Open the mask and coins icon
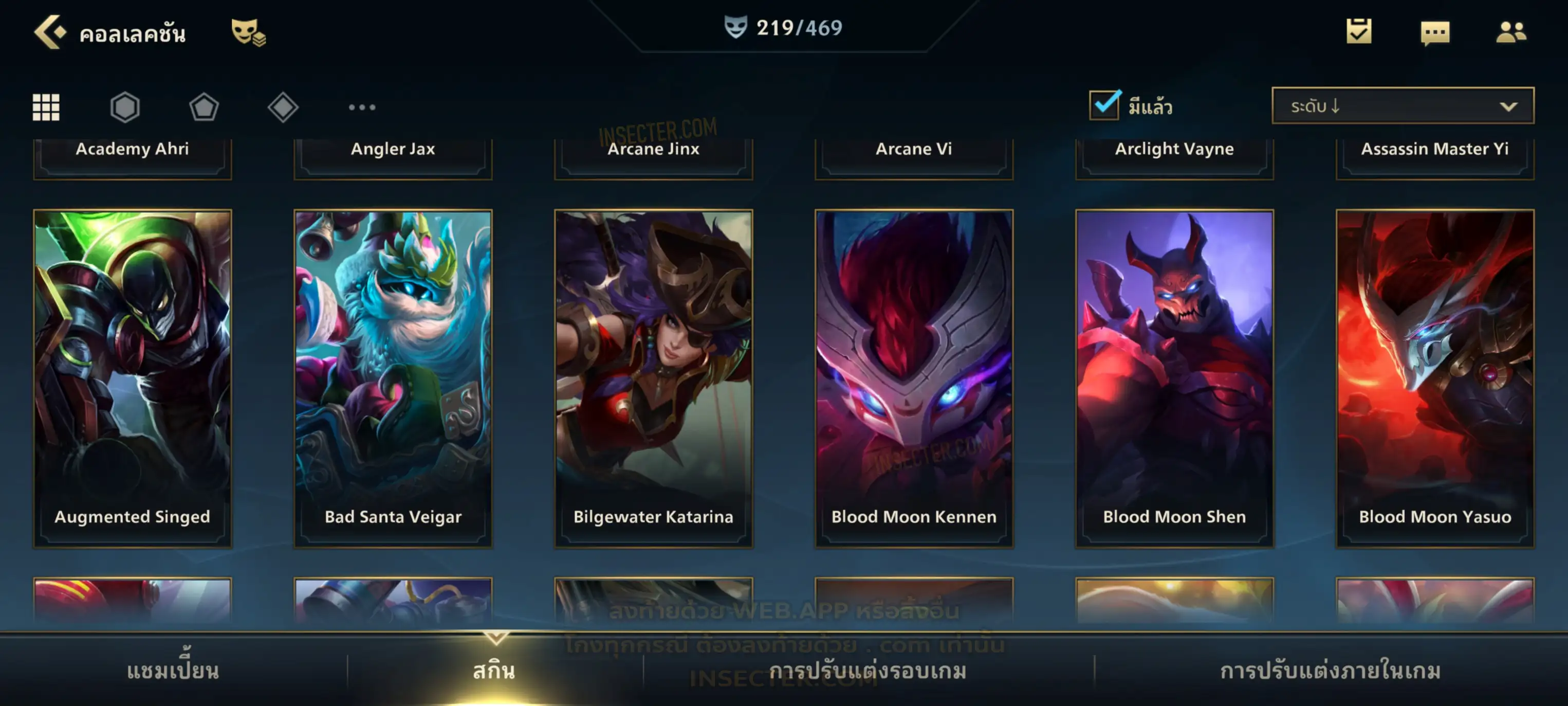 click(x=248, y=32)
